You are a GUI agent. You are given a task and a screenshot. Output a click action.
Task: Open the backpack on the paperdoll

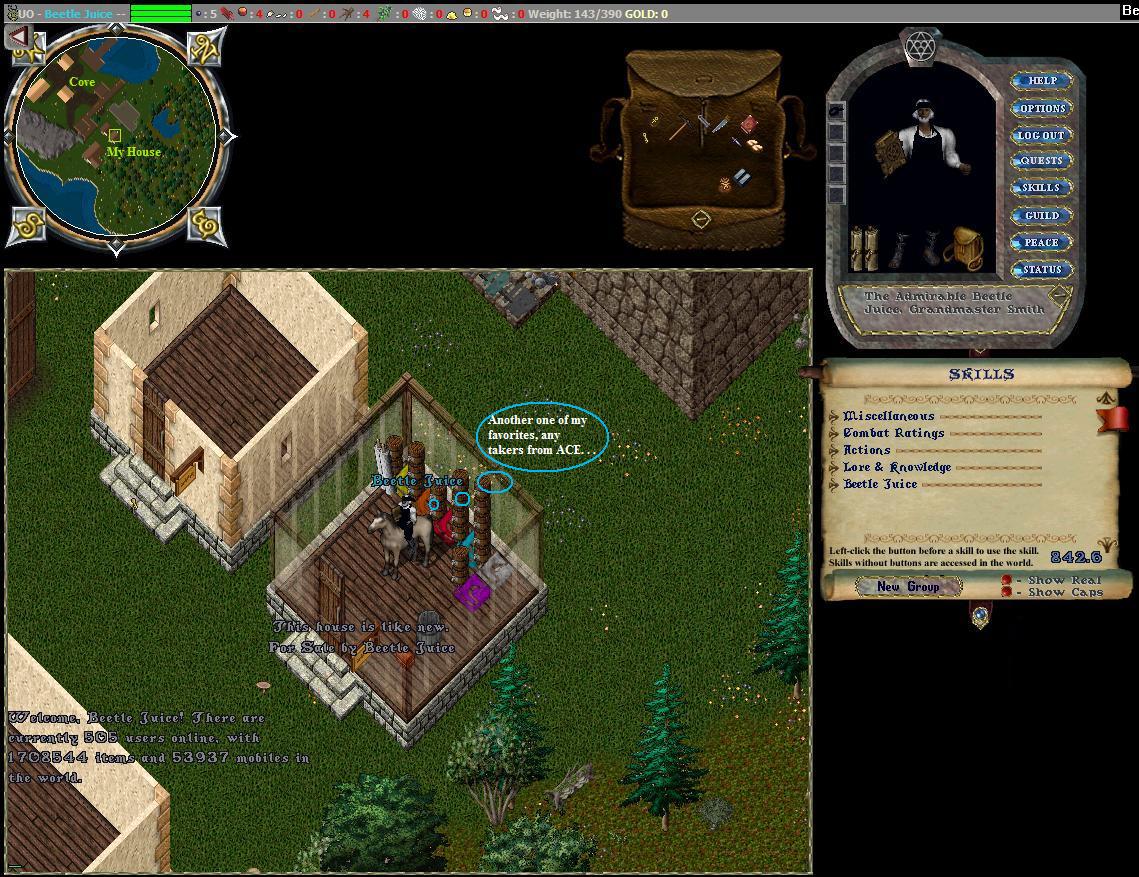click(x=963, y=247)
